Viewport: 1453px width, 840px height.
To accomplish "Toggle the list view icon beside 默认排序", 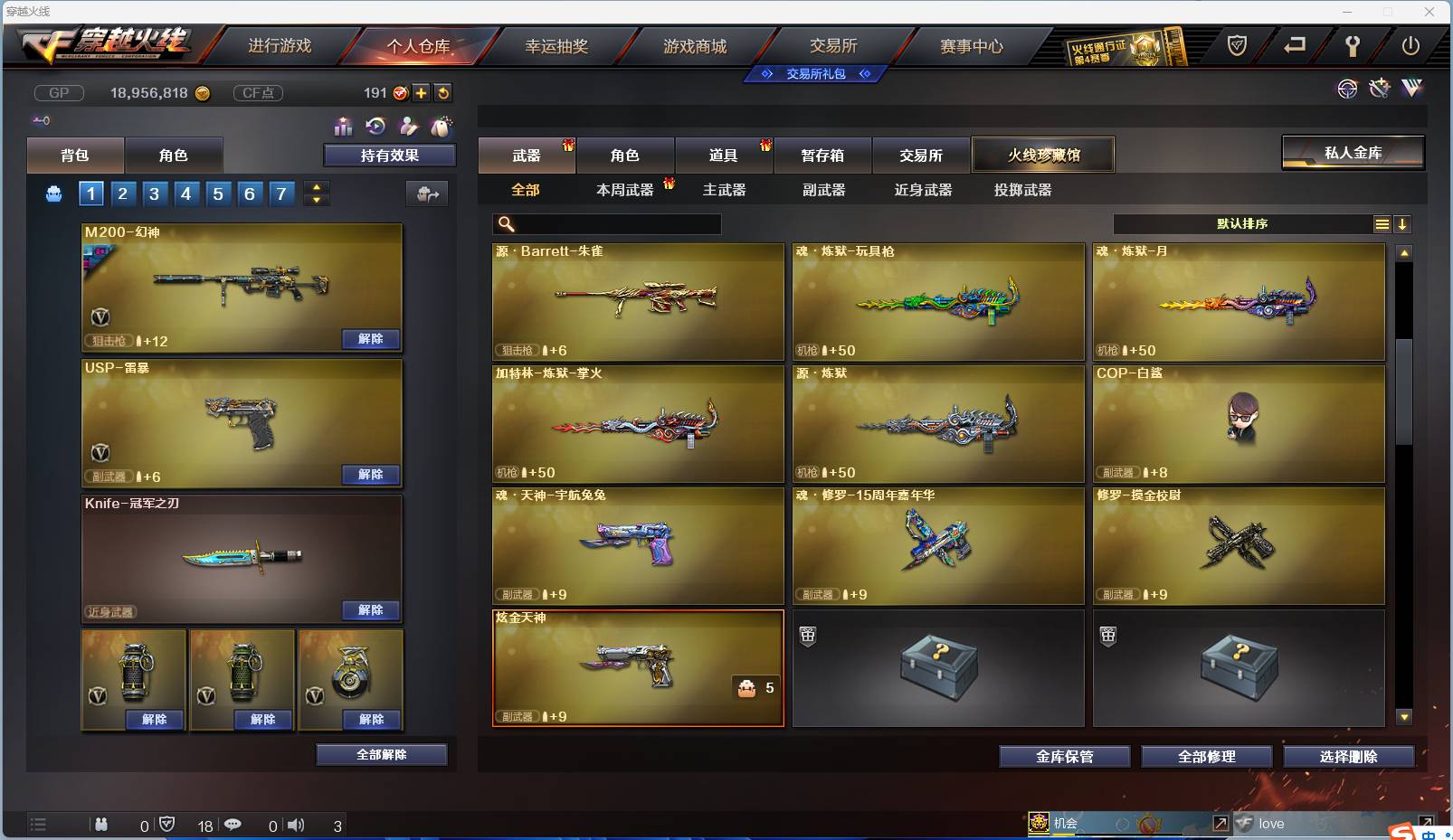I will tap(1383, 223).
